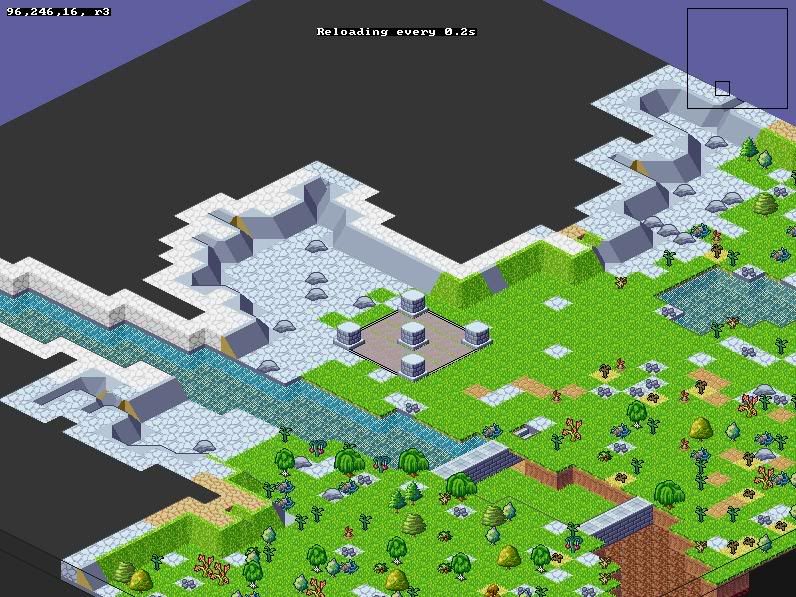Click the minimap in the corner

tap(737, 58)
